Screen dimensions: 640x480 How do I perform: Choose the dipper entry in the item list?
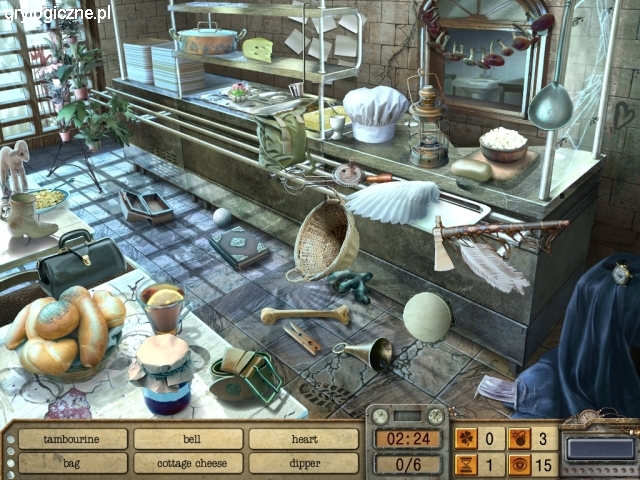pyautogui.click(x=303, y=463)
